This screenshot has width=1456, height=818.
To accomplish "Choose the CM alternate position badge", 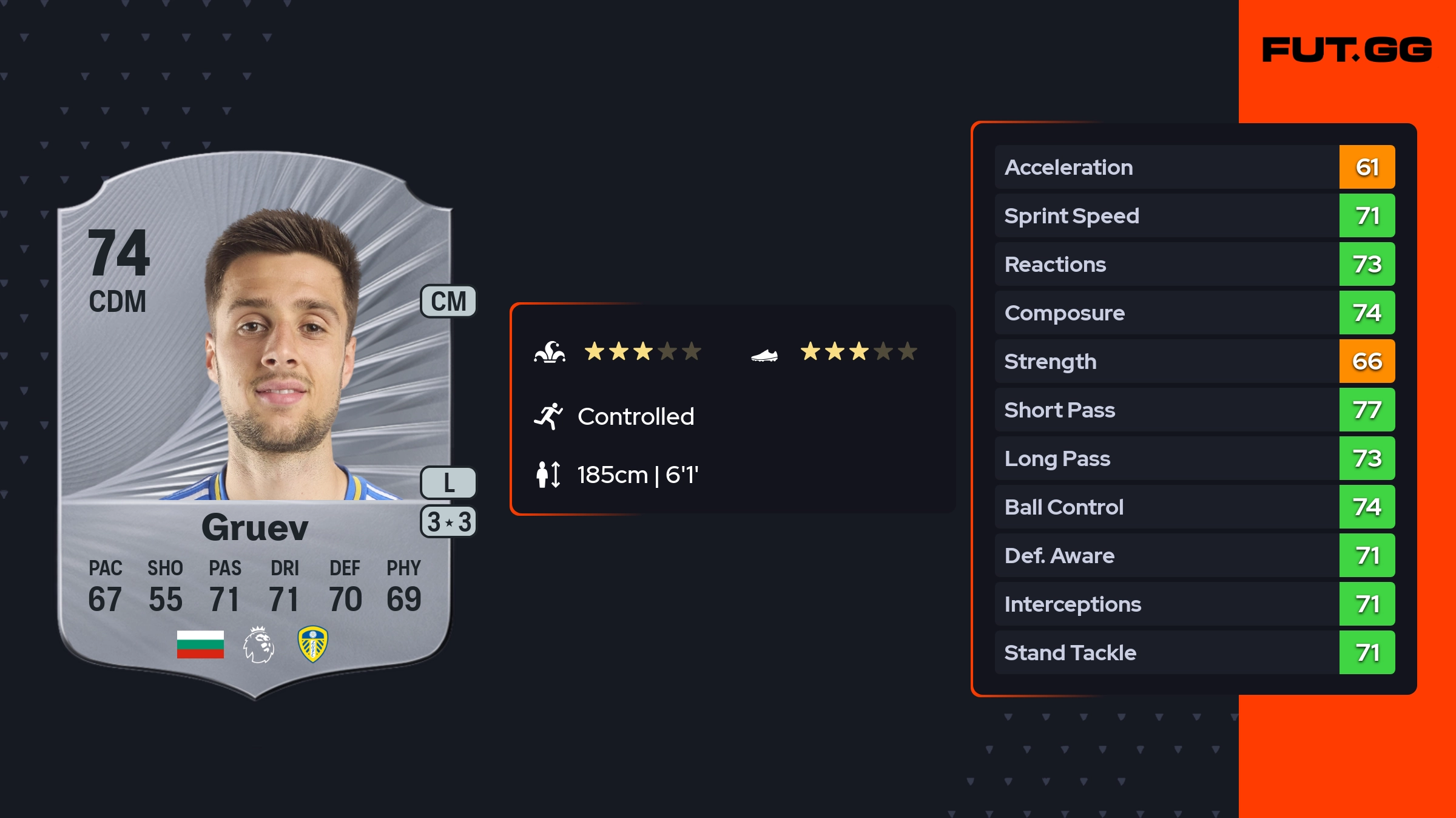I will pos(448,302).
